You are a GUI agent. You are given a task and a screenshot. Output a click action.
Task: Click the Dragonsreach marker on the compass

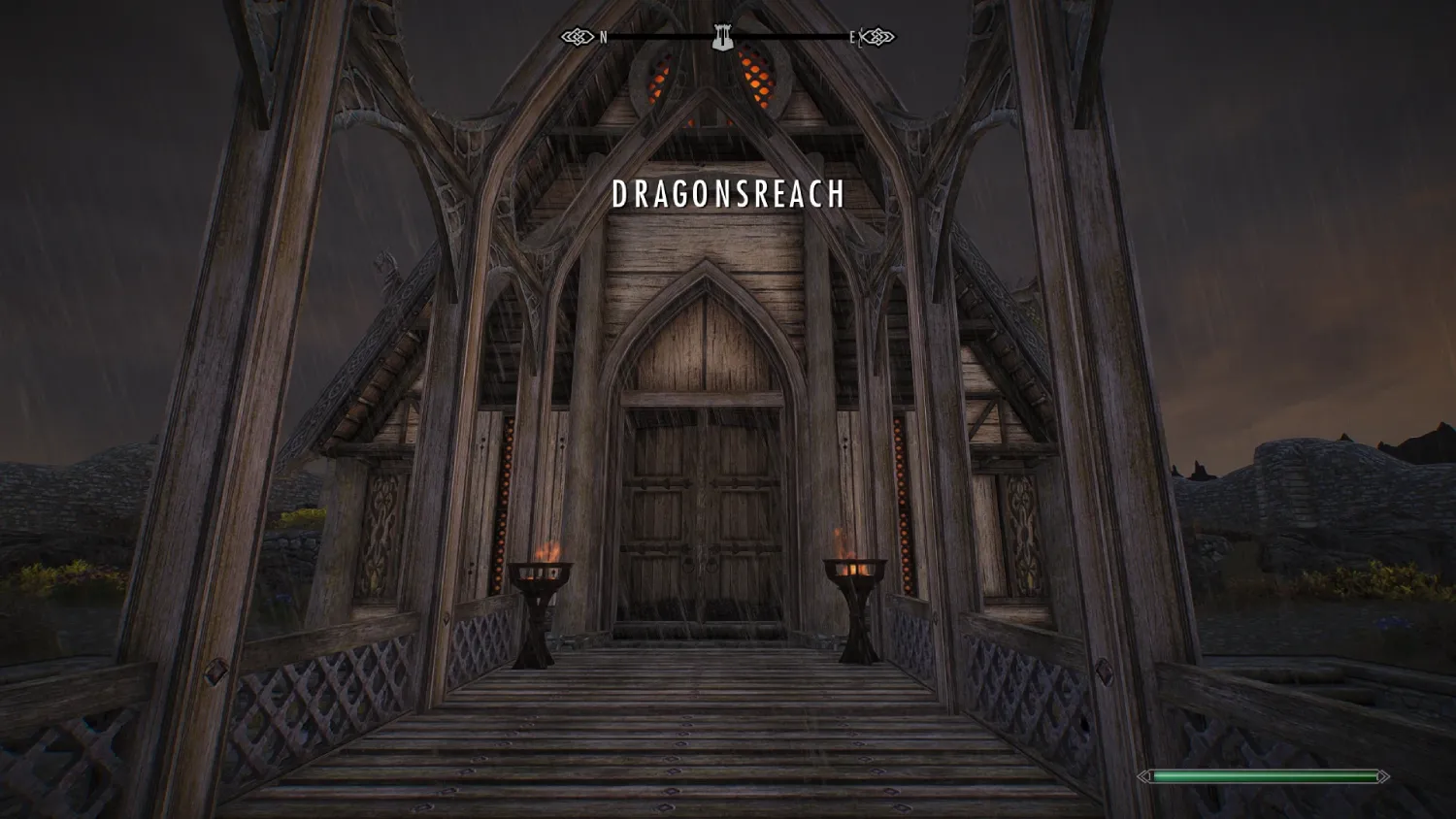721,37
